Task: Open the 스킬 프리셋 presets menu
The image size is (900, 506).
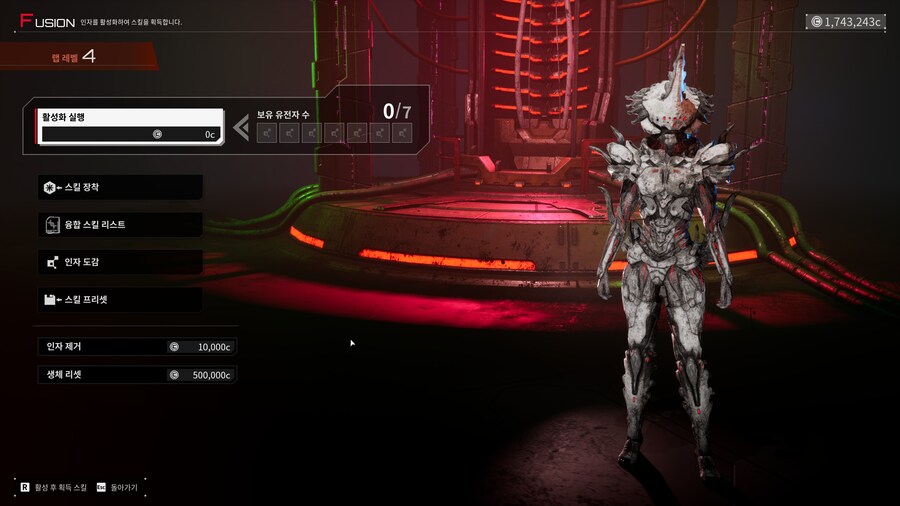Action: pyautogui.click(x=120, y=299)
